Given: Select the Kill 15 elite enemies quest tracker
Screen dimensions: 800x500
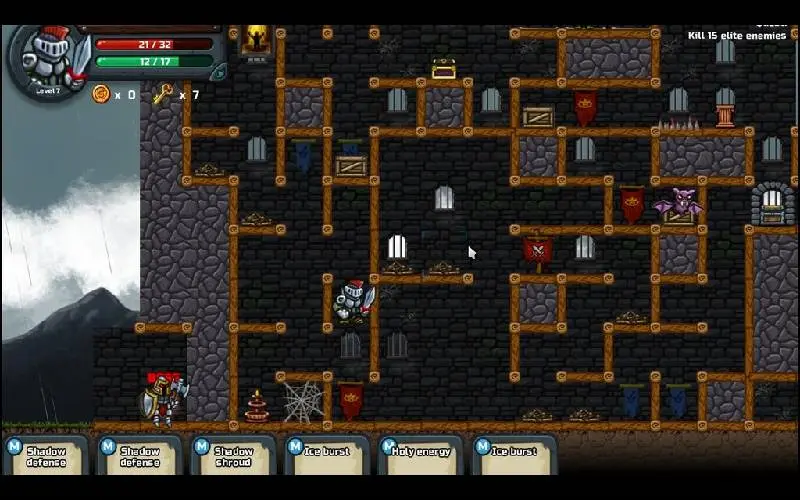Looking at the screenshot, I should [738, 36].
